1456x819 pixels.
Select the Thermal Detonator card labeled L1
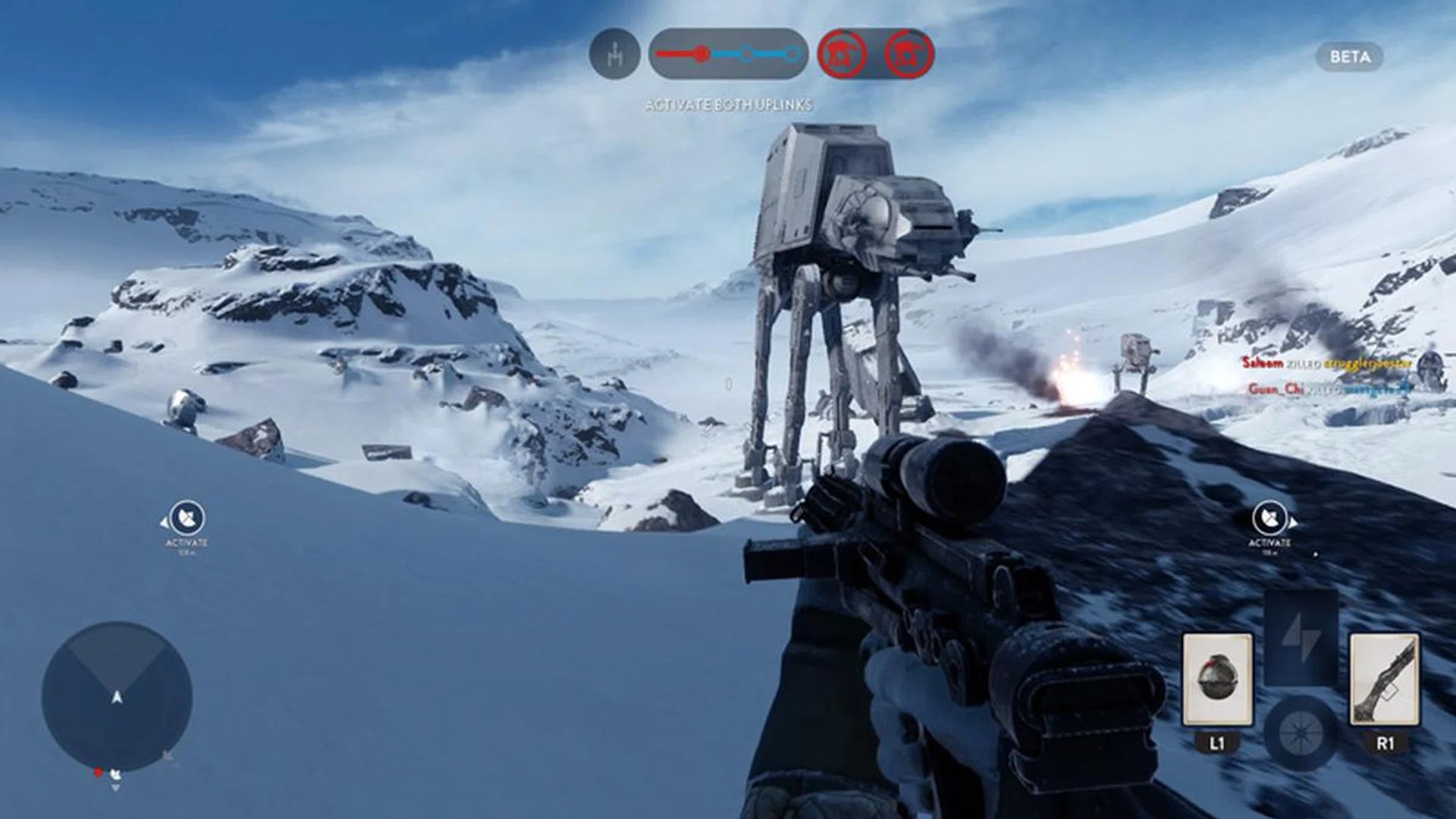[1219, 679]
